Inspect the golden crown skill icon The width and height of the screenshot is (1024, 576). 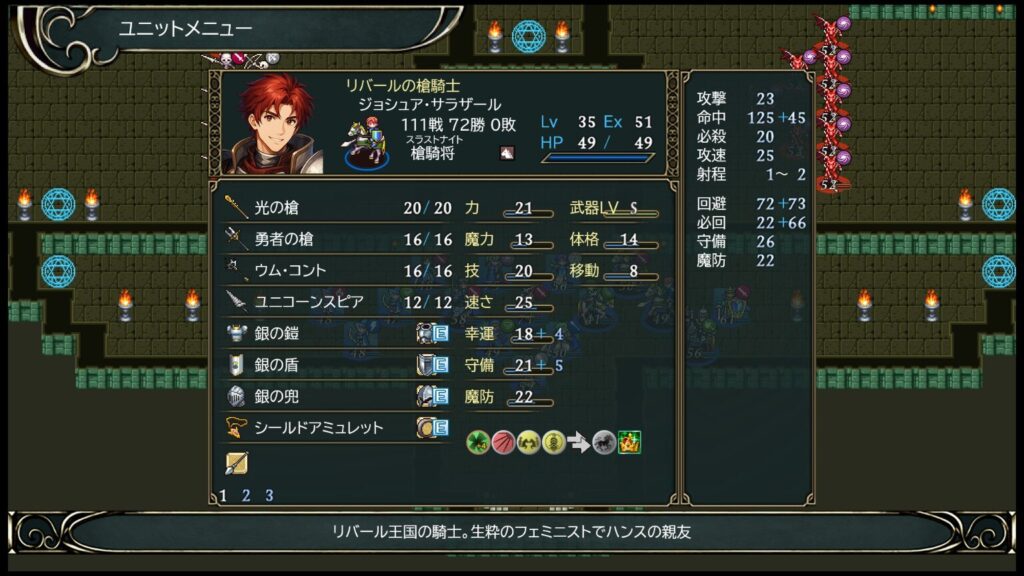coord(629,442)
